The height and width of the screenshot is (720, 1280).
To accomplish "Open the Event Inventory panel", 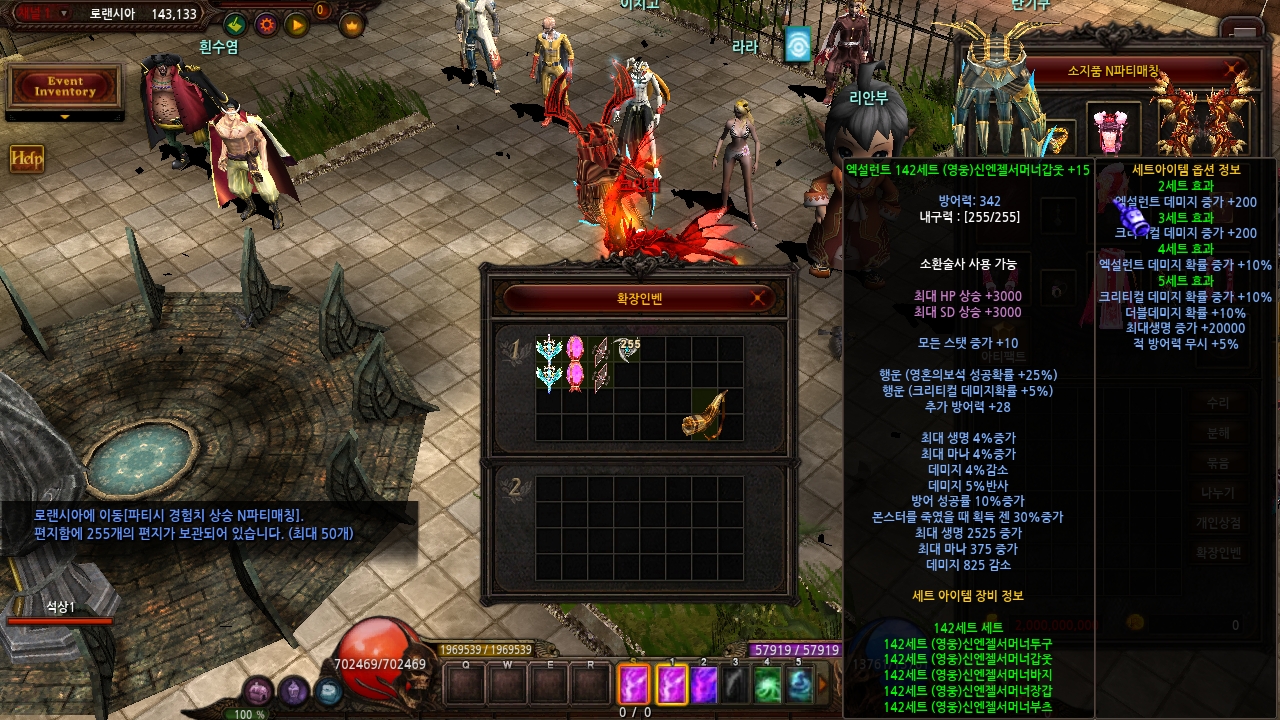I will [x=64, y=87].
